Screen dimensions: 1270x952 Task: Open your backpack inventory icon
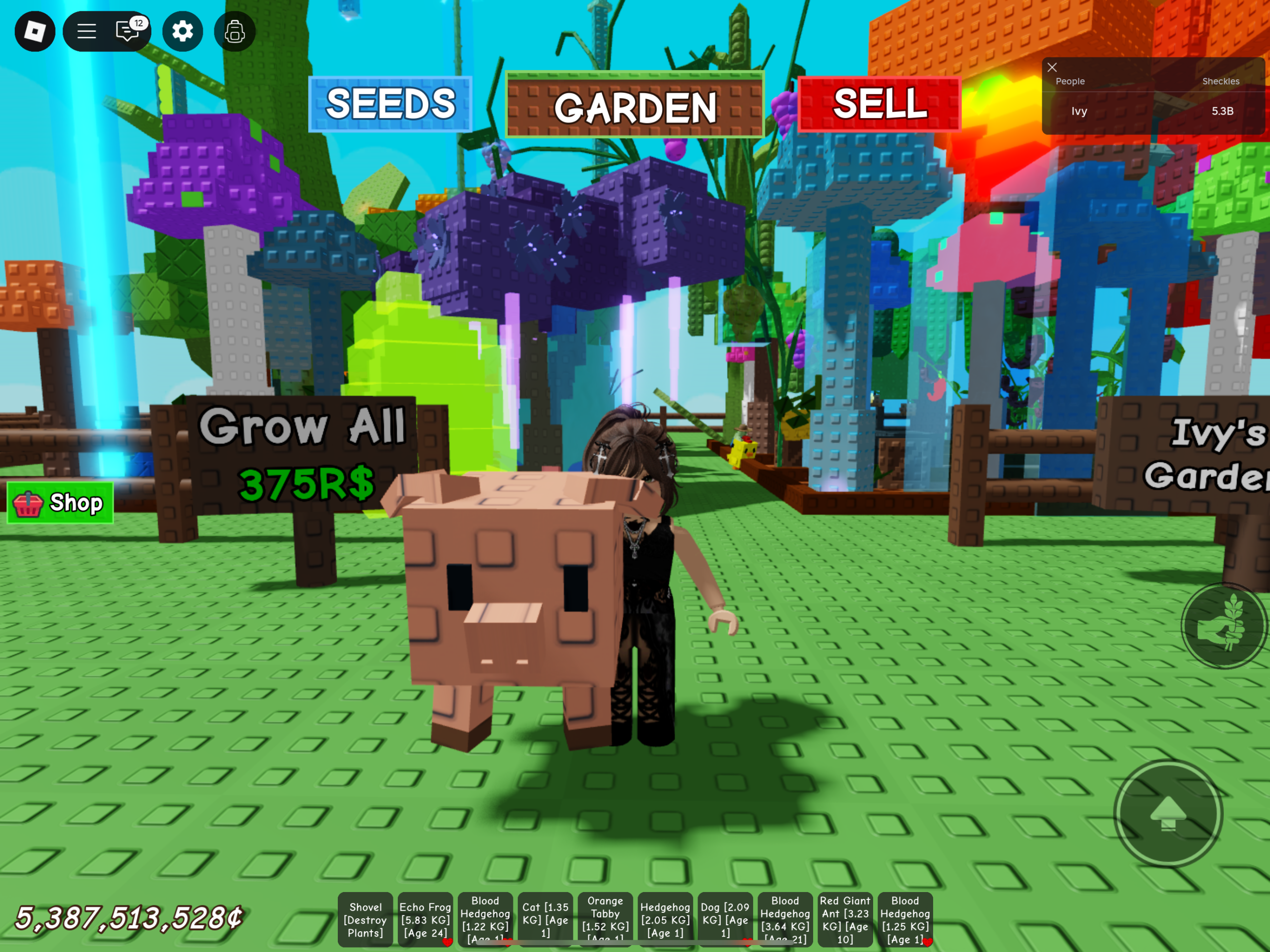coord(234,32)
